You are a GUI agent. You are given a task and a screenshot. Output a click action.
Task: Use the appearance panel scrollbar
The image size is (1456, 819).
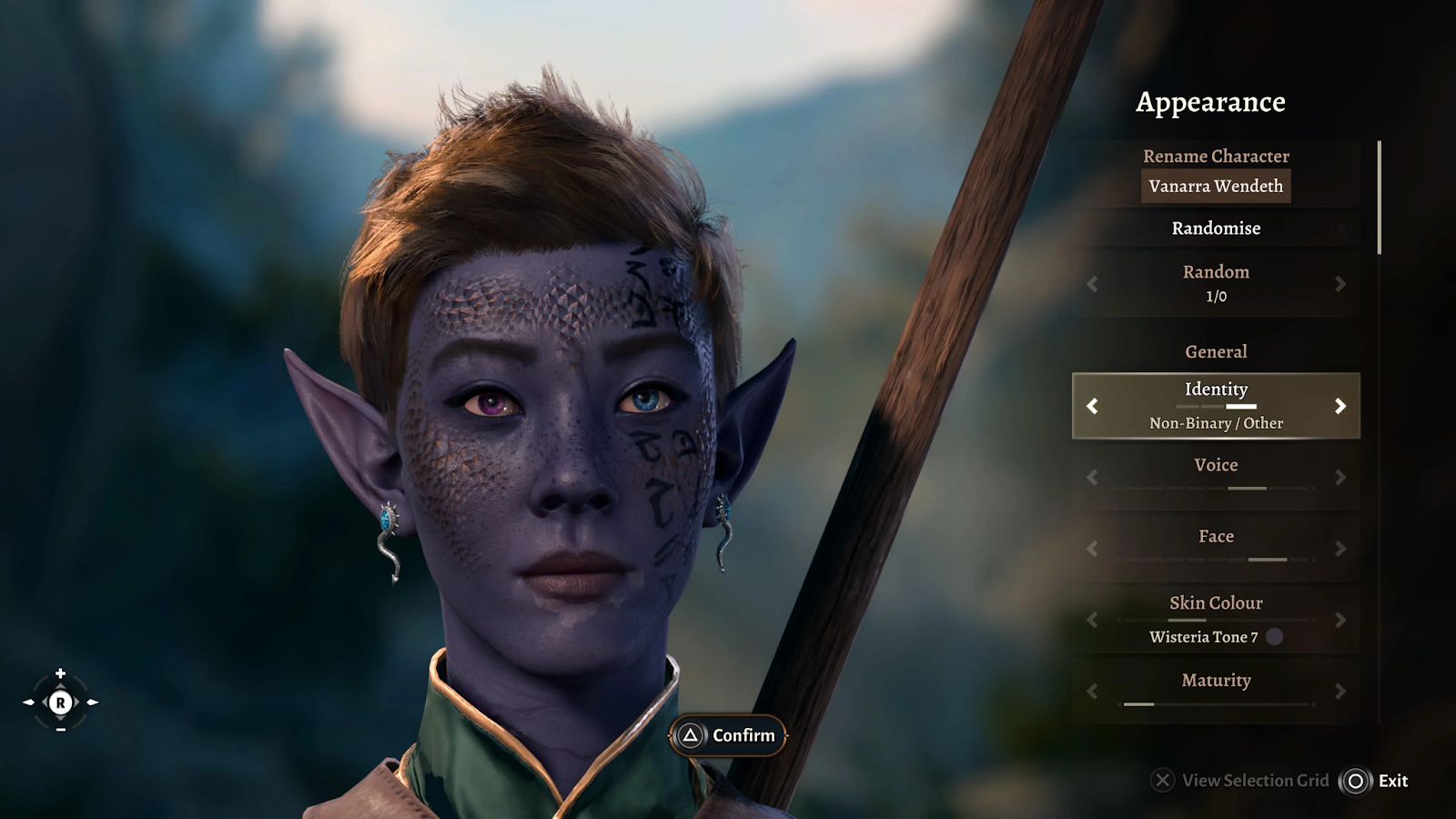(x=1380, y=197)
